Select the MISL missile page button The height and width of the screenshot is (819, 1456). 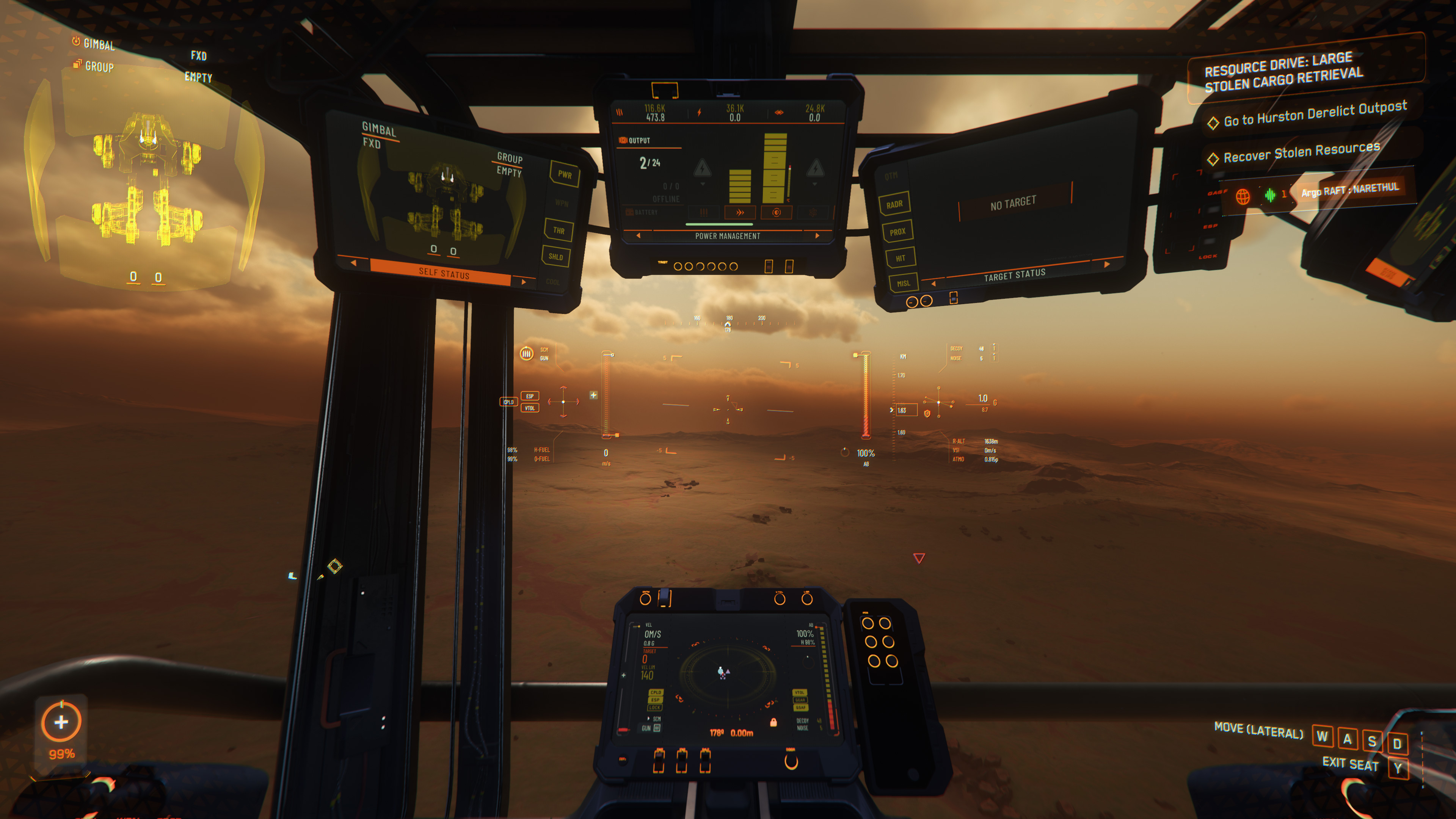(903, 284)
